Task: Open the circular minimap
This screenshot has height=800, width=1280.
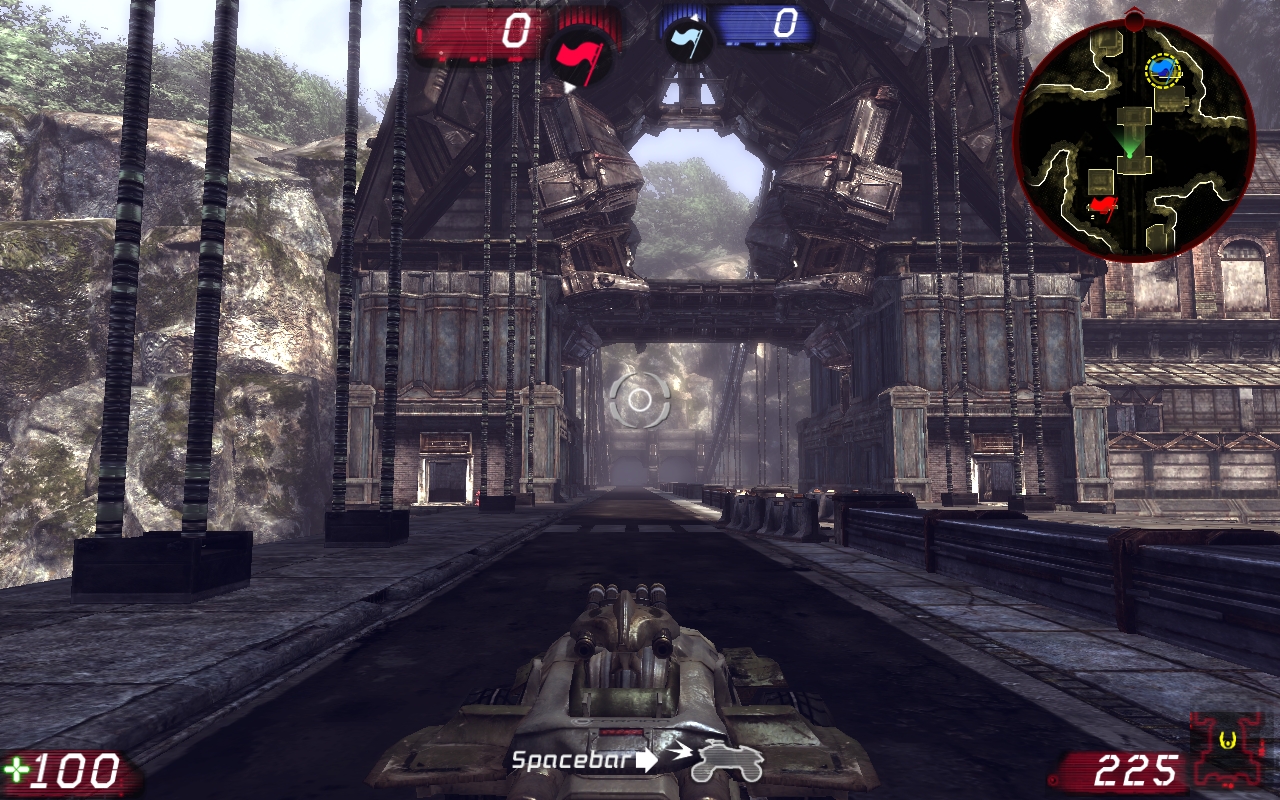Action: (1134, 136)
